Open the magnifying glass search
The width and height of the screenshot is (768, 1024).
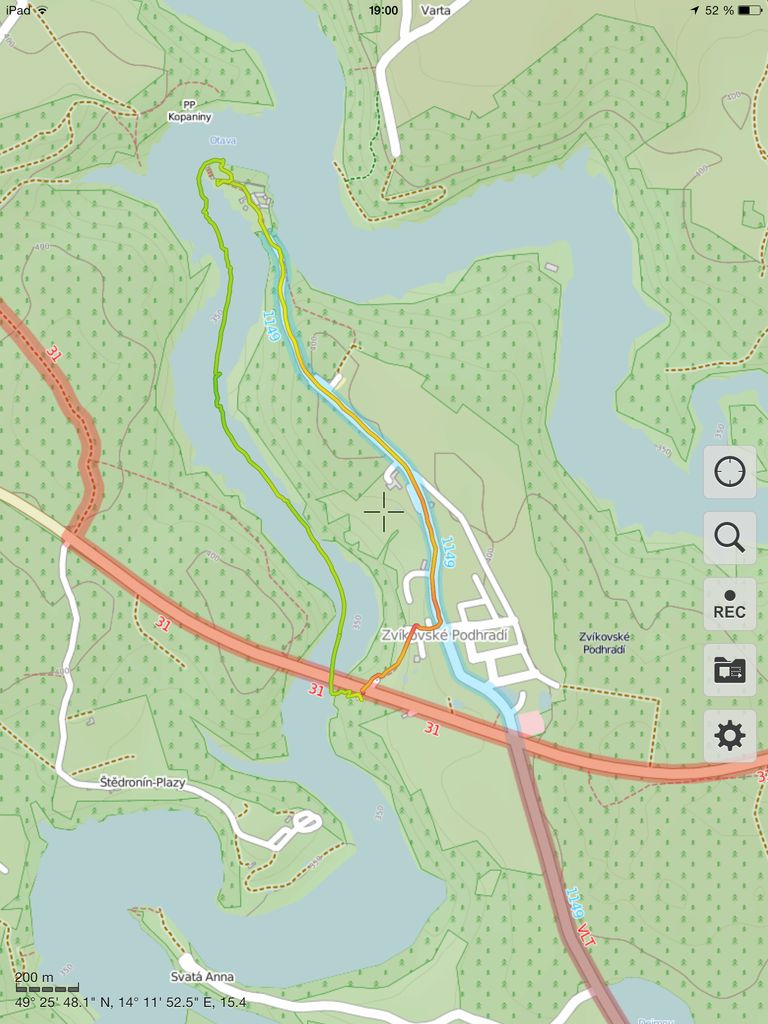[x=730, y=538]
